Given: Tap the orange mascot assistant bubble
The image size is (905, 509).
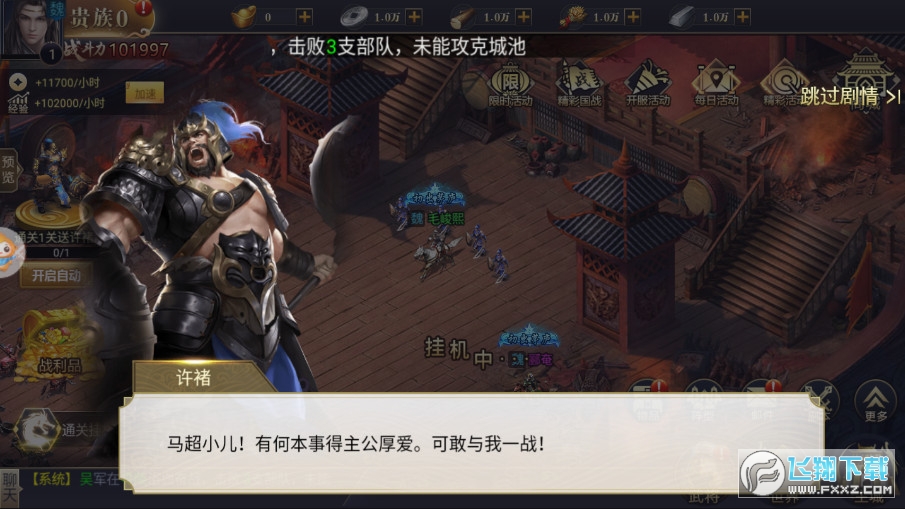Looking at the screenshot, I should point(10,246).
